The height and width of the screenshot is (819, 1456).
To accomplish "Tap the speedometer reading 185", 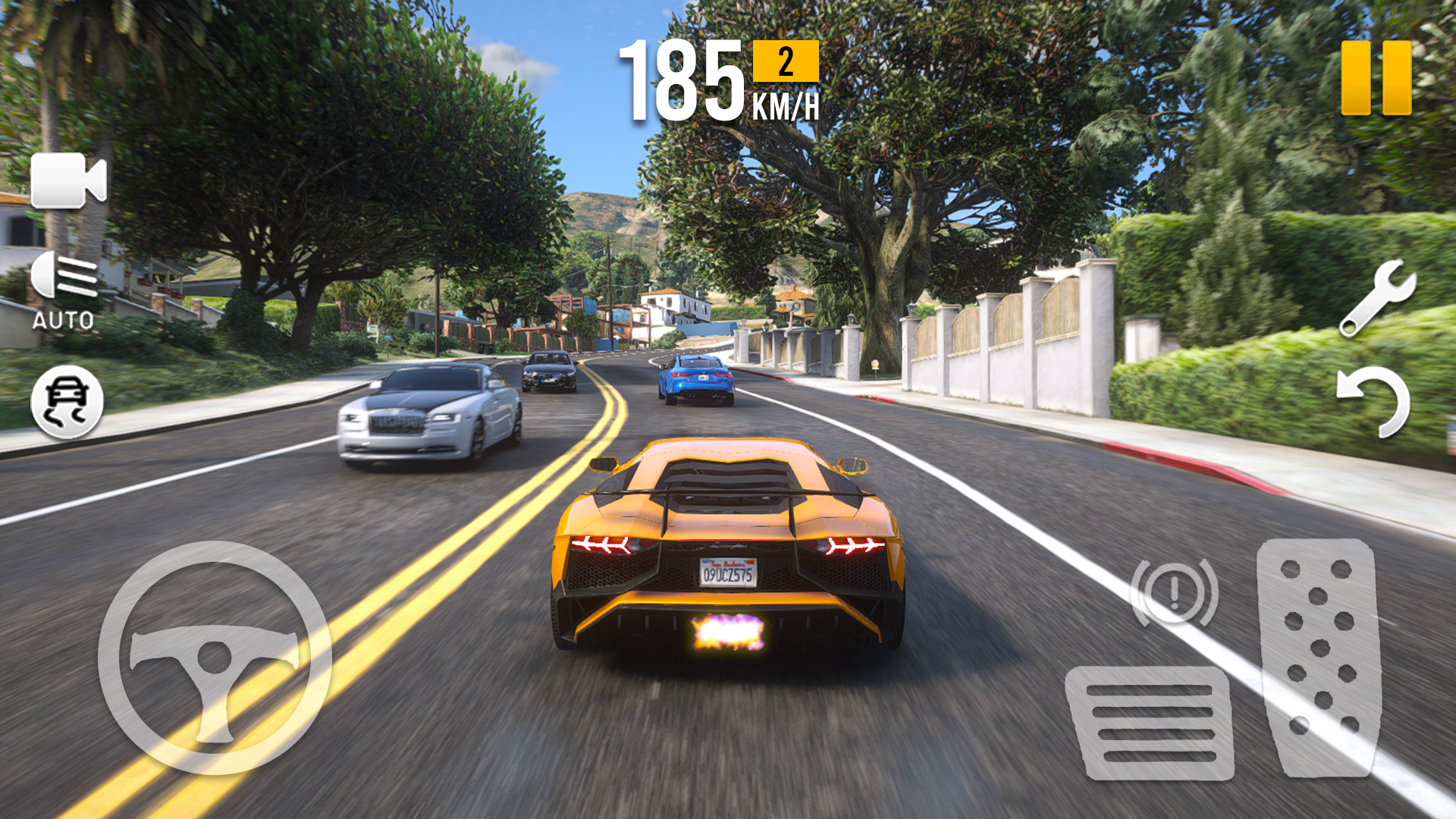I will 682,80.
